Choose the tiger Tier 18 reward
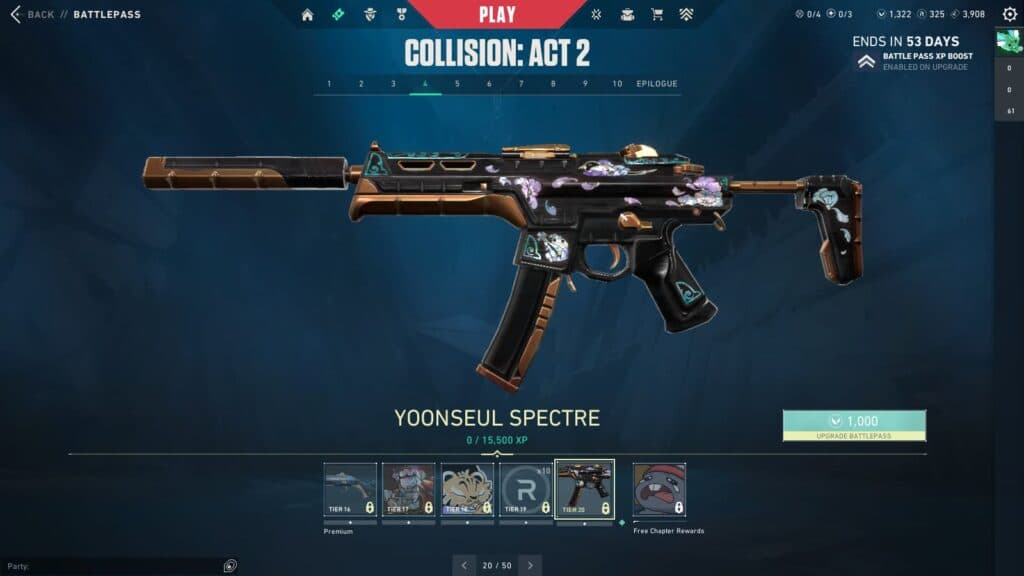Viewport: 1024px width, 576px height. pos(467,489)
